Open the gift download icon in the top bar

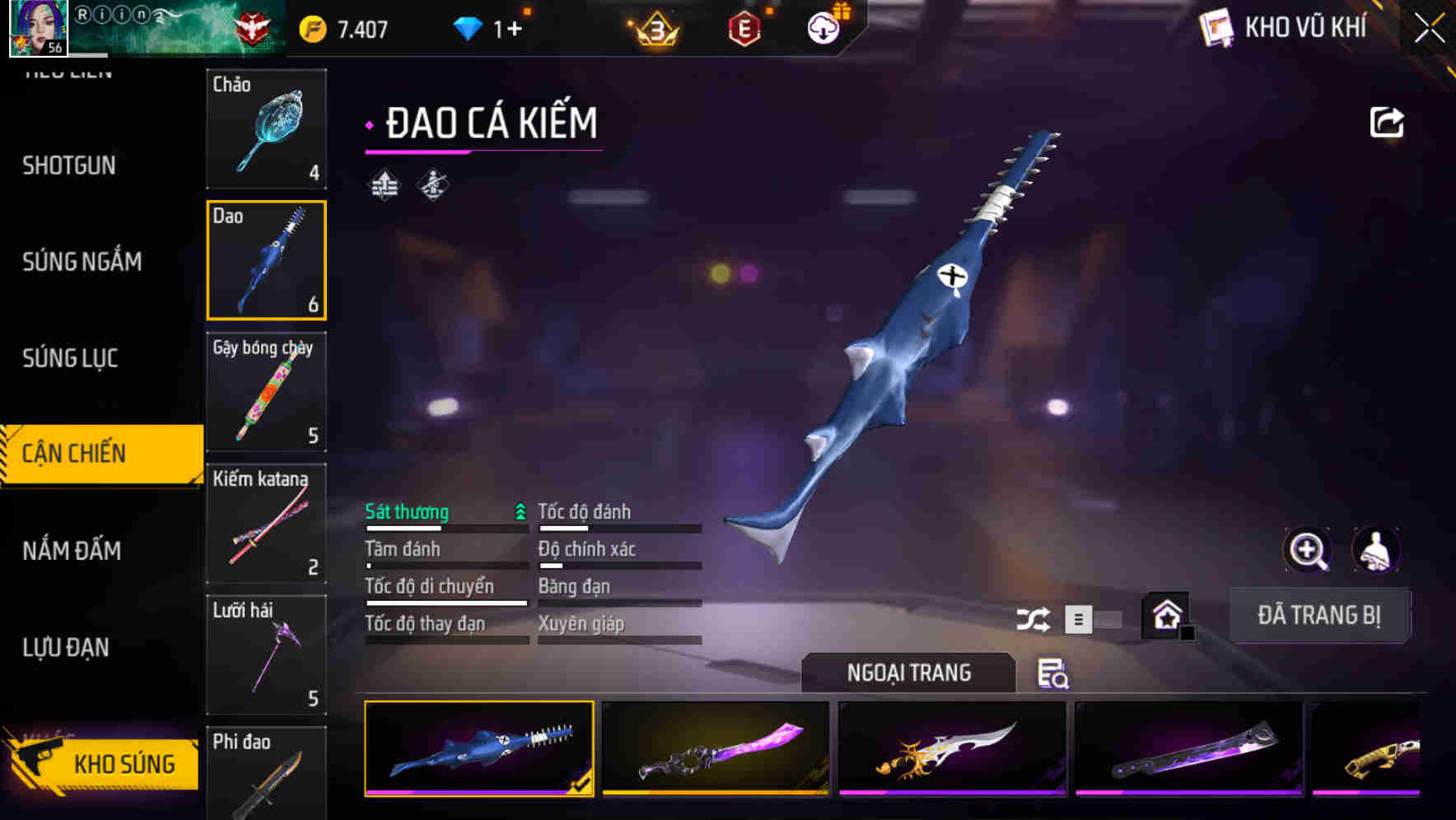822,27
